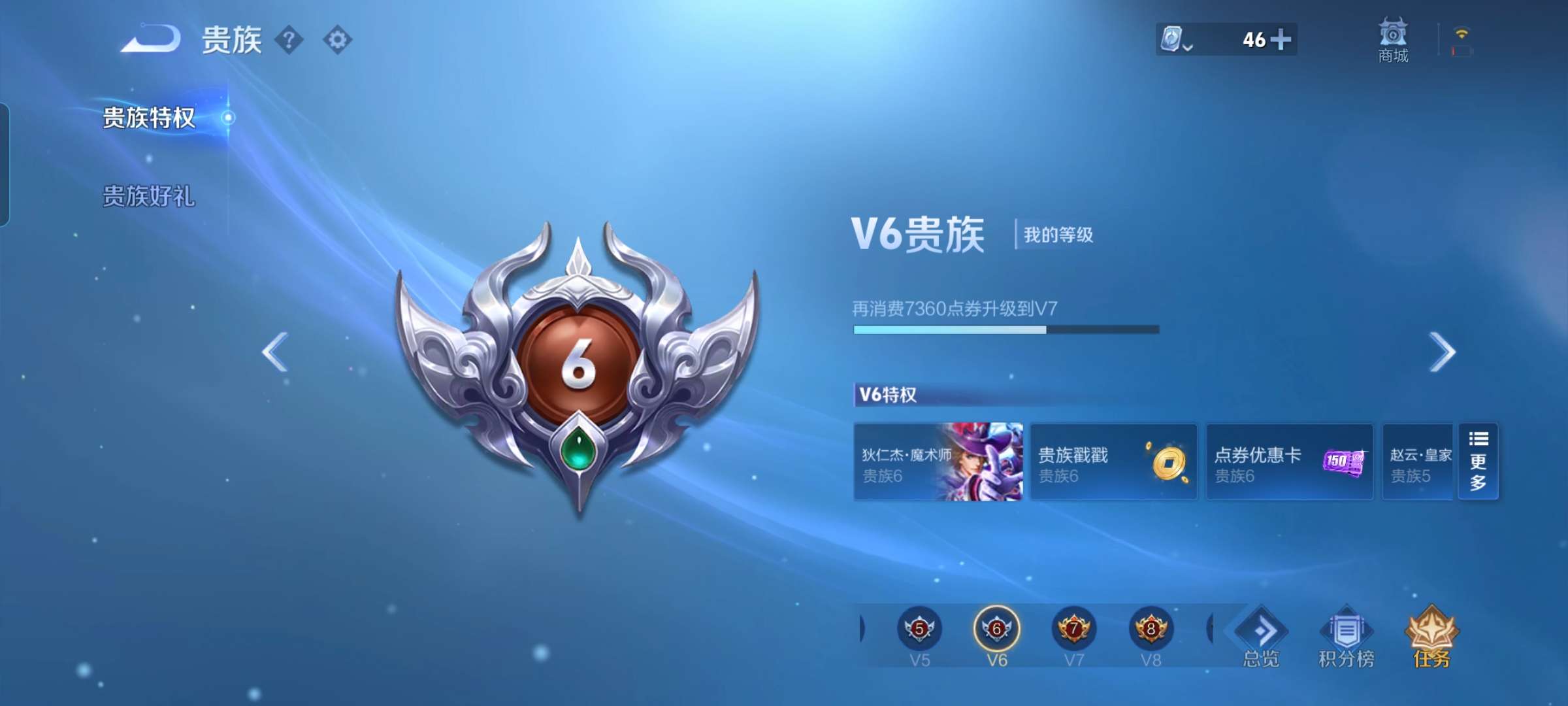Open the 总览 overview icon
Image resolution: width=1568 pixels, height=706 pixels.
(x=1259, y=634)
